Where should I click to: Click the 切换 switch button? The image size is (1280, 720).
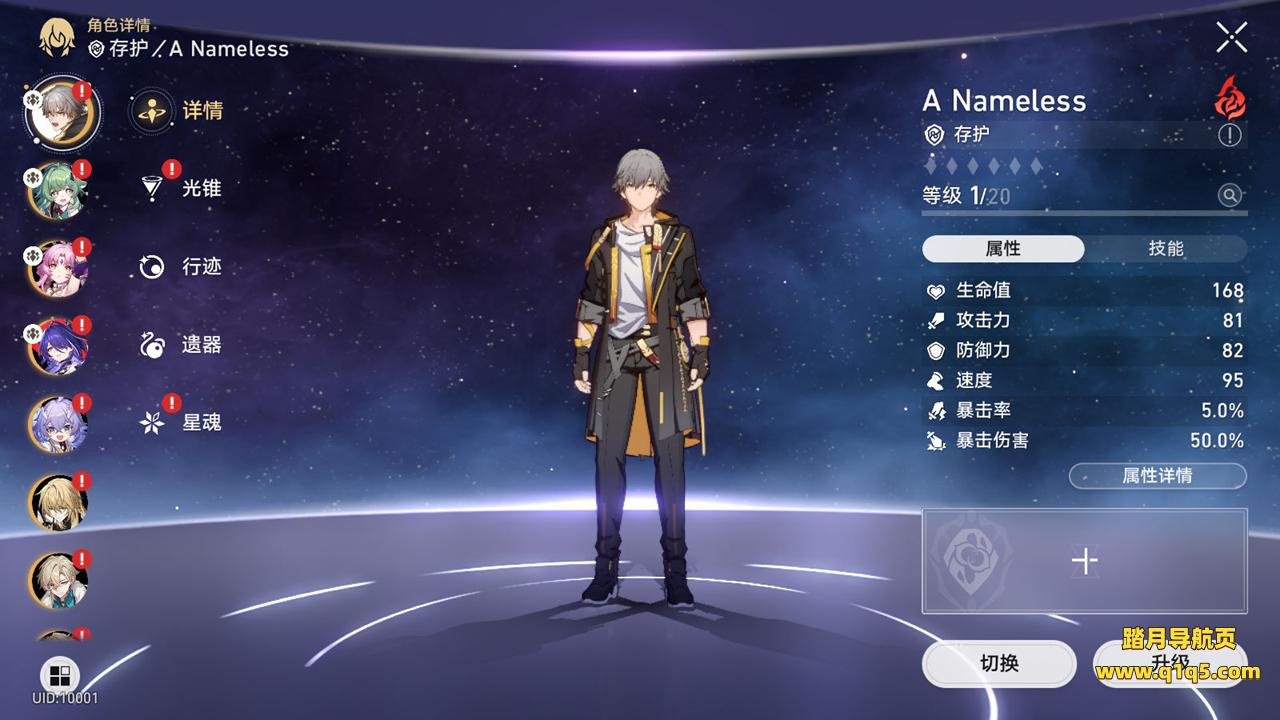(999, 663)
